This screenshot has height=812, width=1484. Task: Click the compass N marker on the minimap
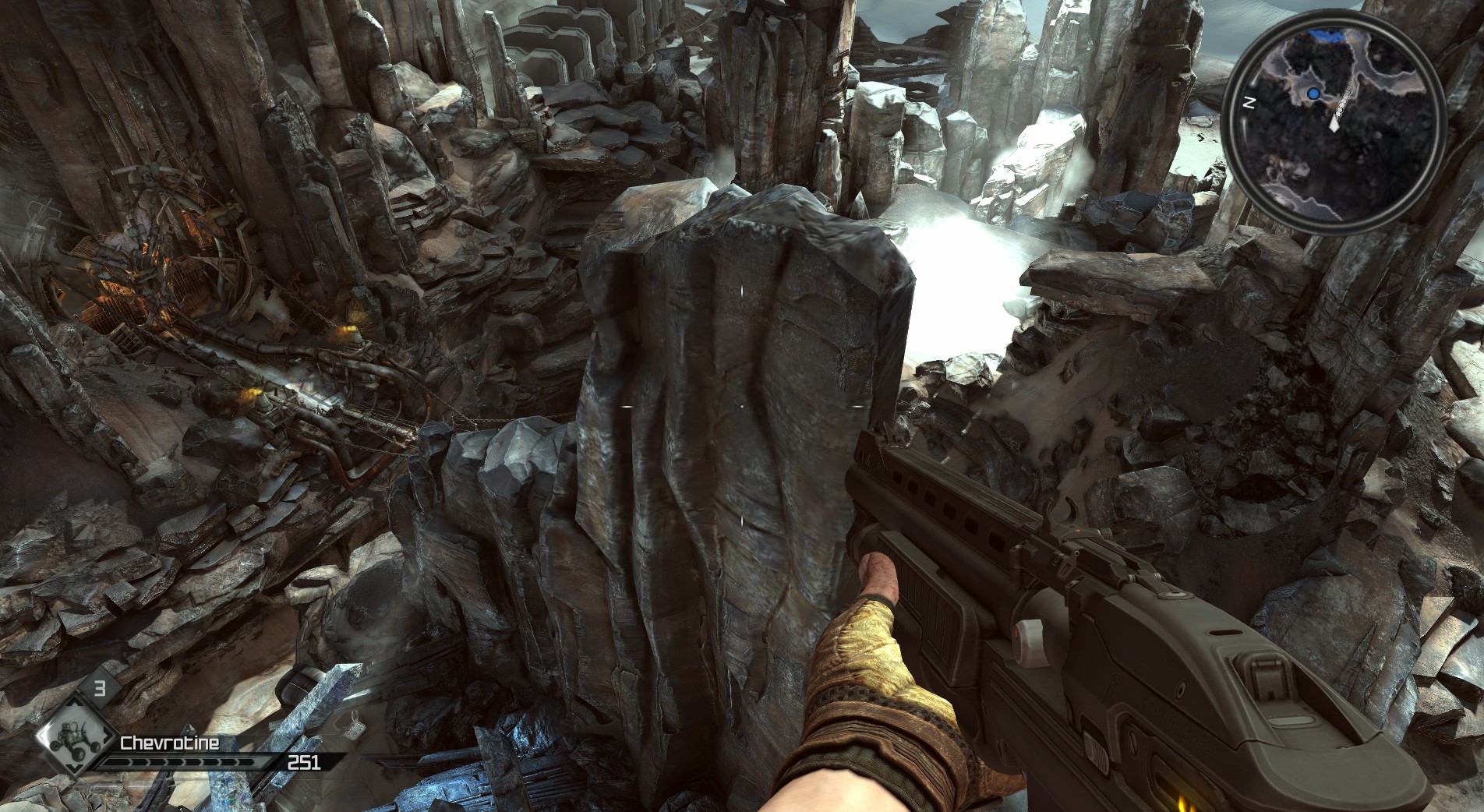coord(1249,102)
